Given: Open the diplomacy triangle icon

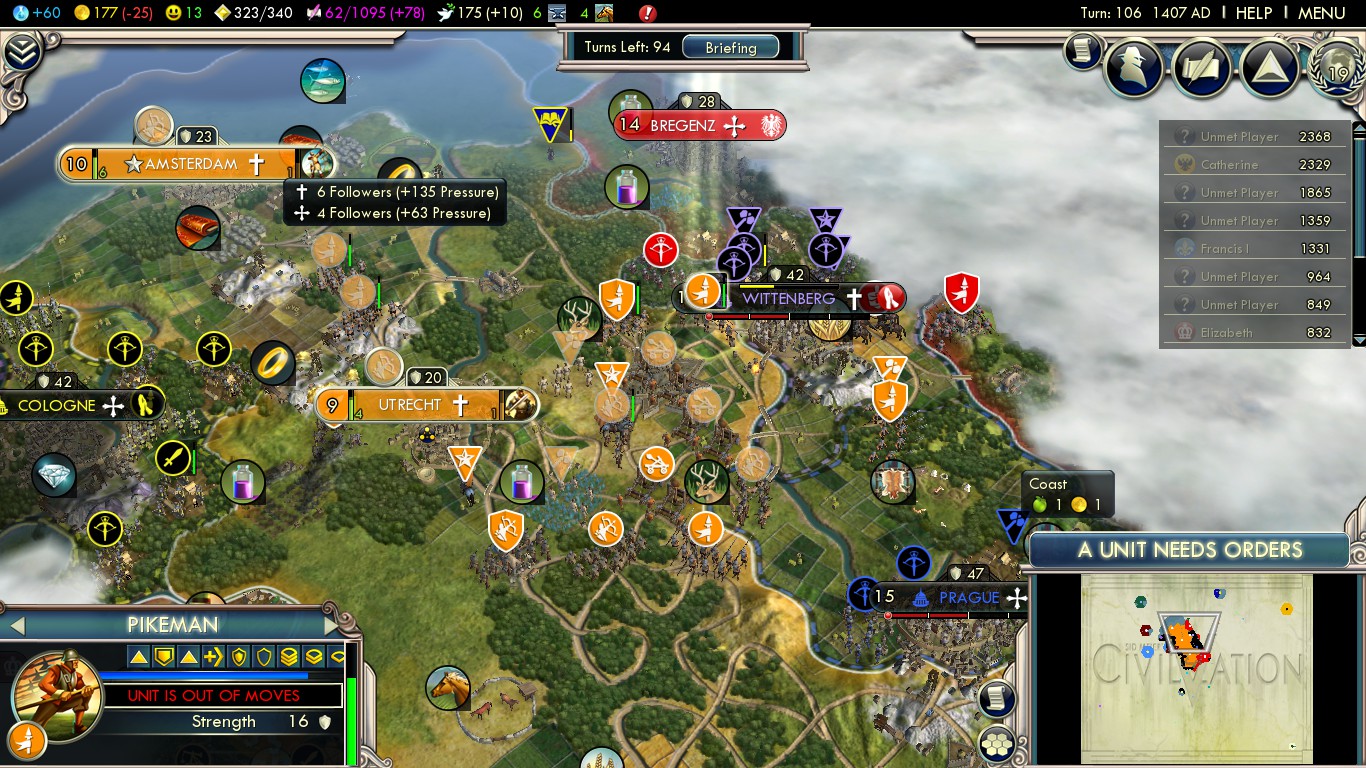Looking at the screenshot, I should coord(1269,68).
